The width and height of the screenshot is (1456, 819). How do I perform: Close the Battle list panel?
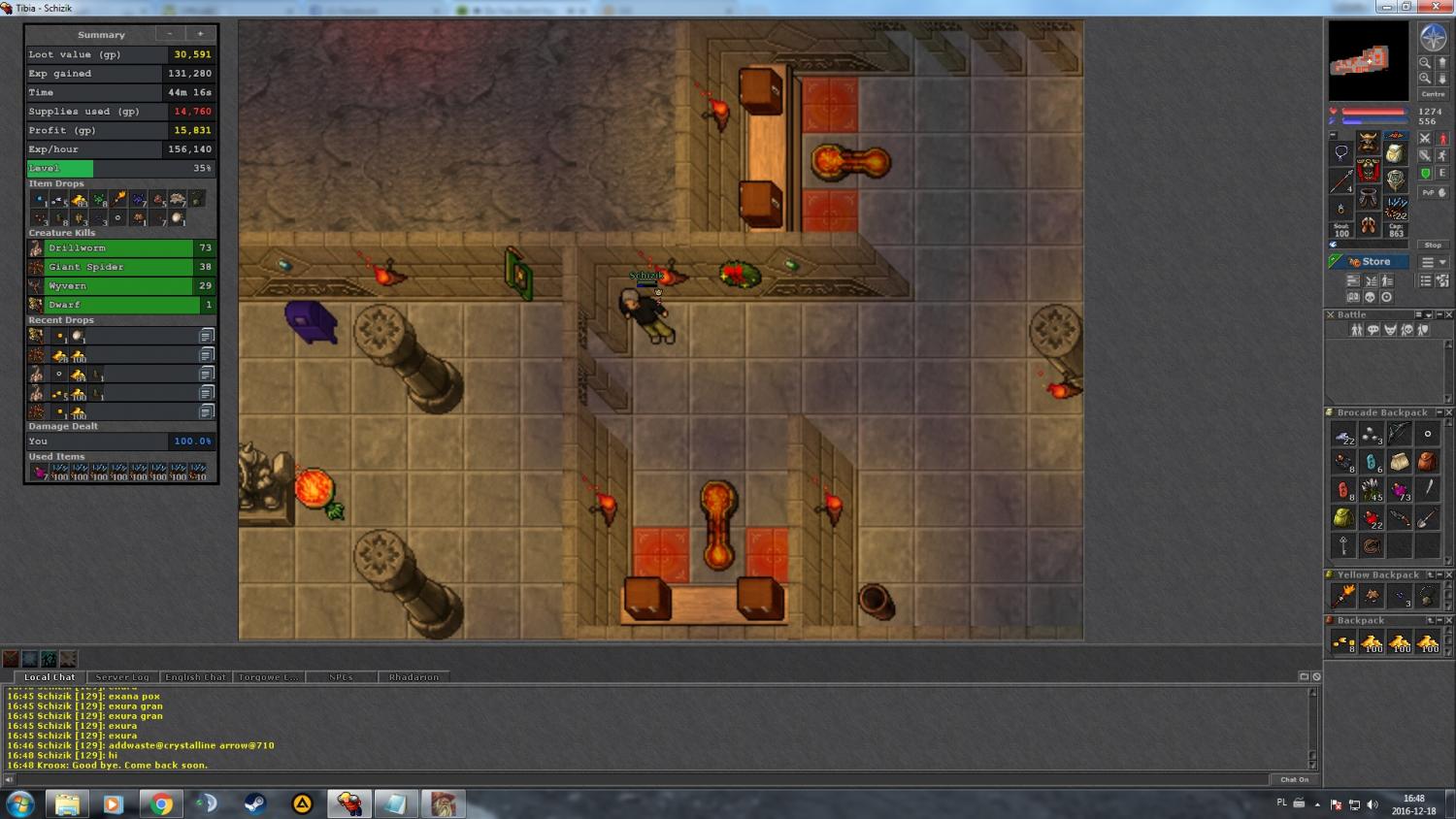[x=1449, y=314]
